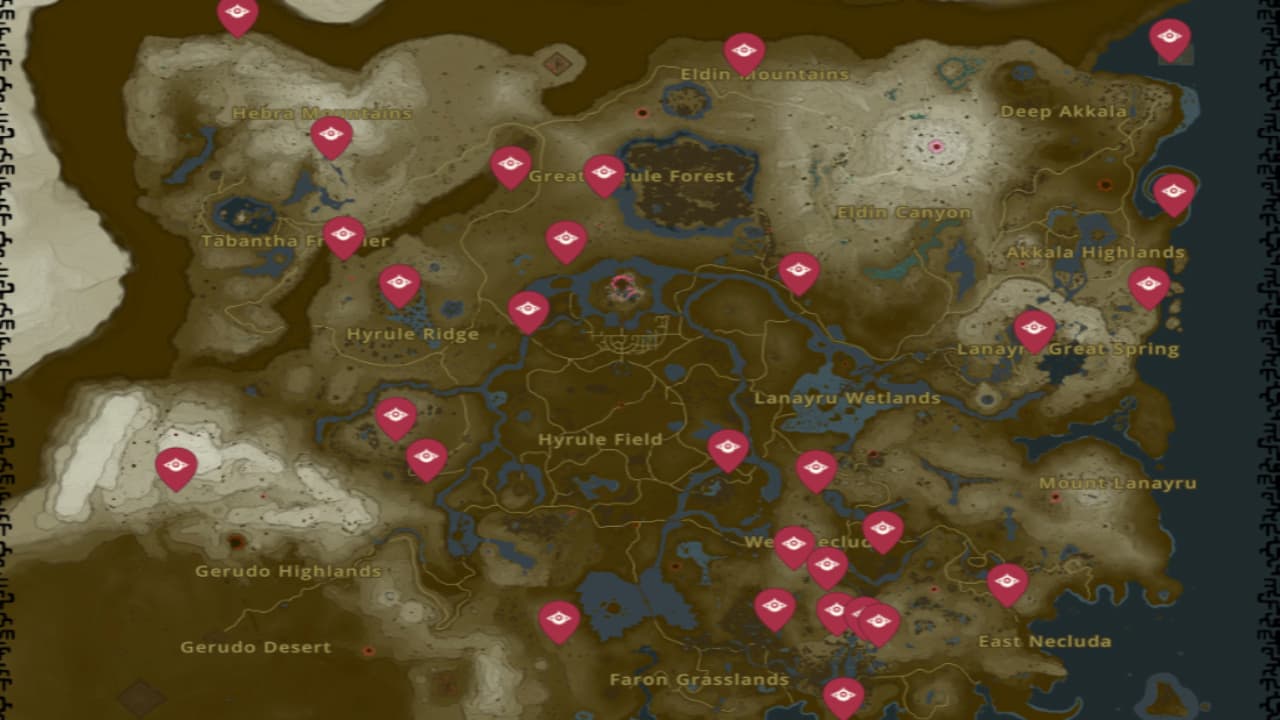The height and width of the screenshot is (720, 1280).
Task: Click the Mount Lanayru region name
Action: point(1118,482)
